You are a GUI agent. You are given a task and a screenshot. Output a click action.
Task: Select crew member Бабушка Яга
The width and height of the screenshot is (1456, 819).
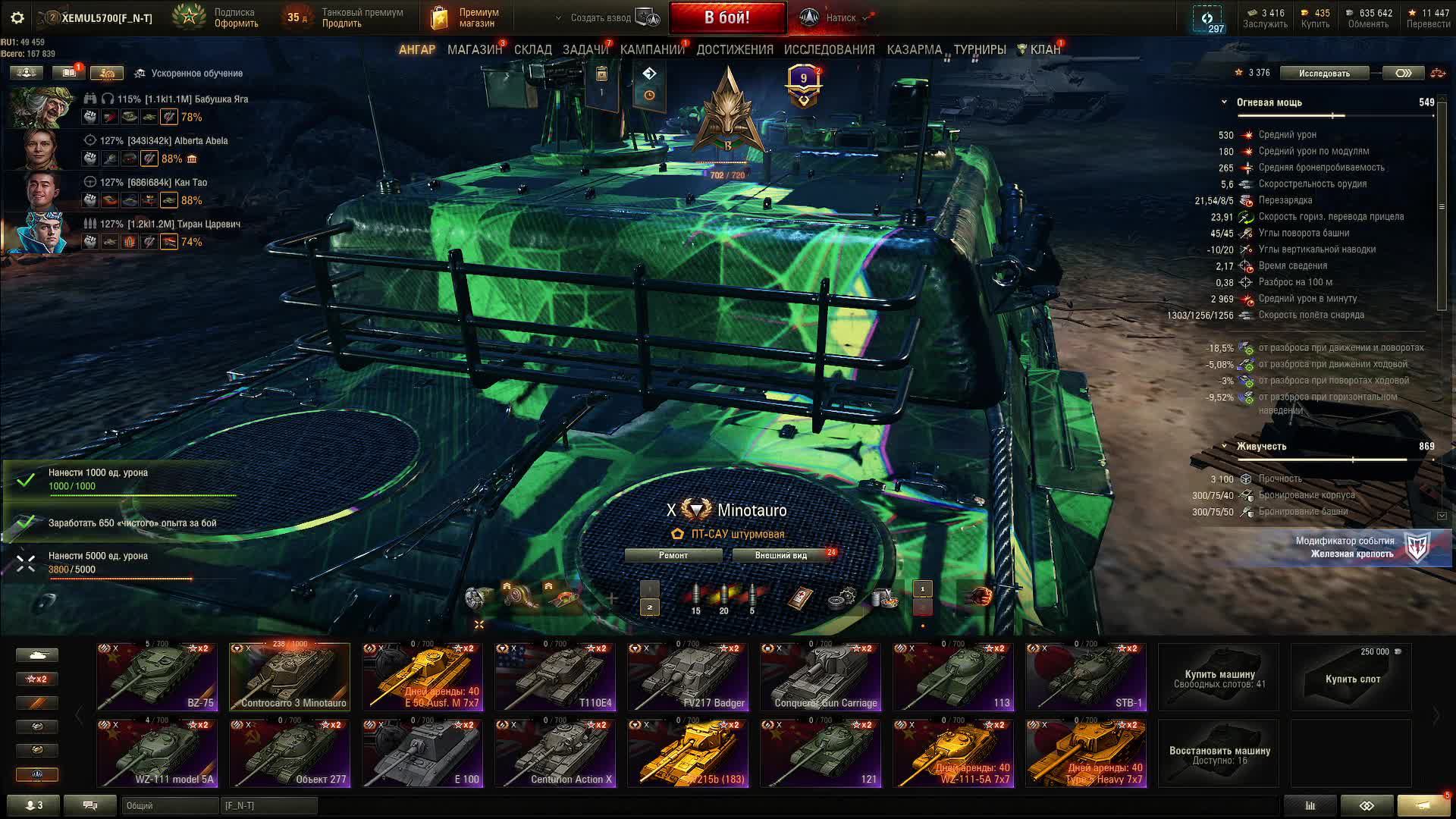[42, 108]
